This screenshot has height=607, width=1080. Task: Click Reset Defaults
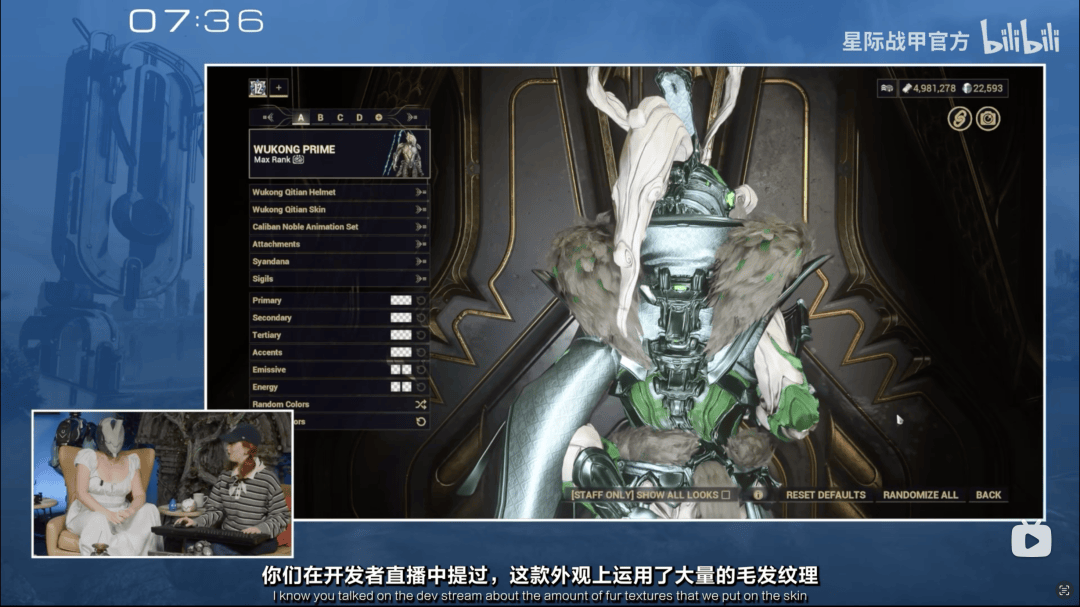point(825,495)
